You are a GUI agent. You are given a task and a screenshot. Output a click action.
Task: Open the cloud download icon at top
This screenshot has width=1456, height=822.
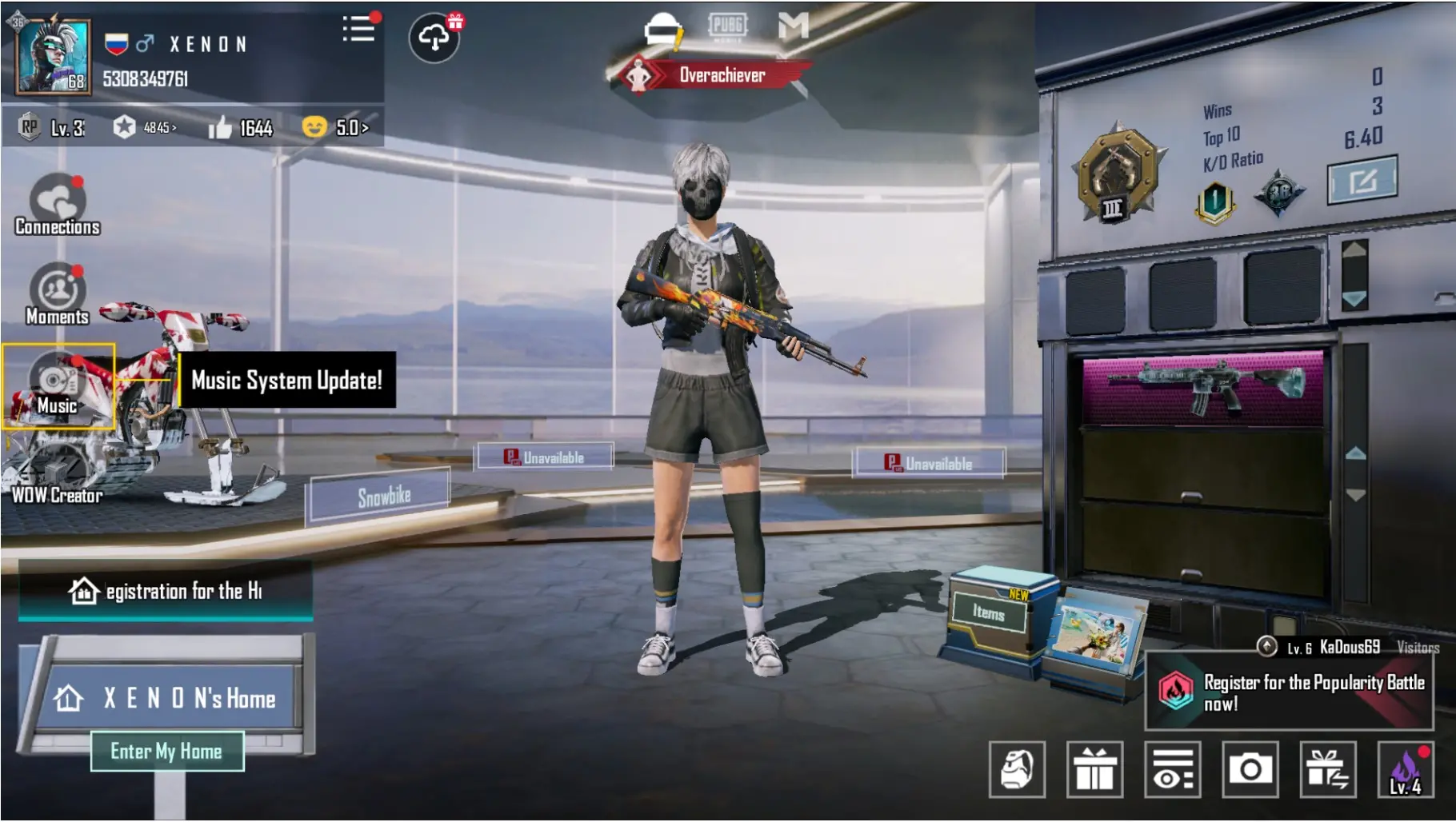point(434,38)
